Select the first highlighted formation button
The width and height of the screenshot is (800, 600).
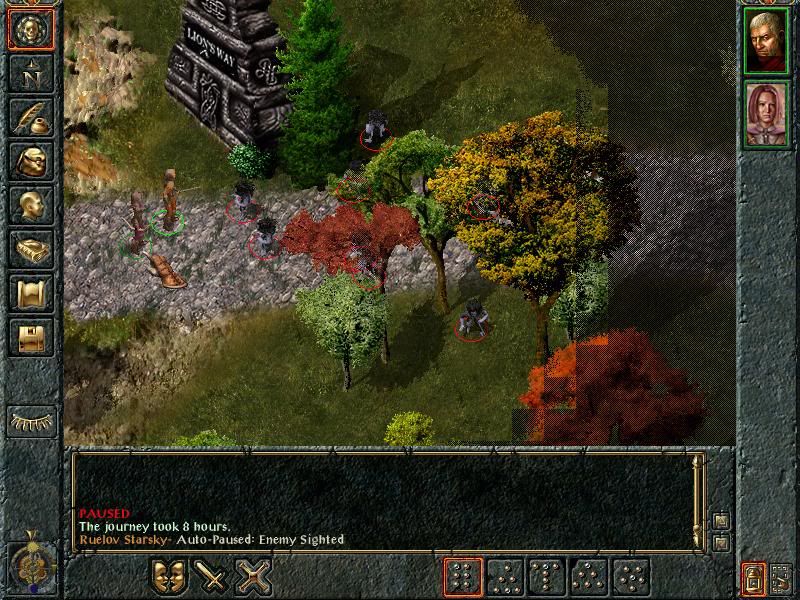click(x=463, y=577)
